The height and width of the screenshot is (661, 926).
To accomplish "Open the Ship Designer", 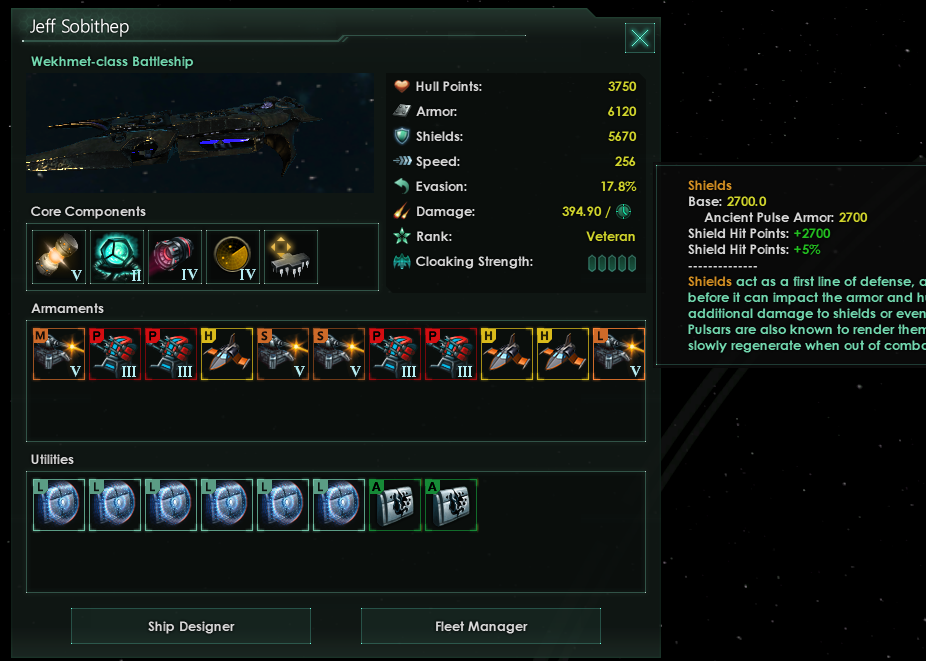I will (191, 626).
